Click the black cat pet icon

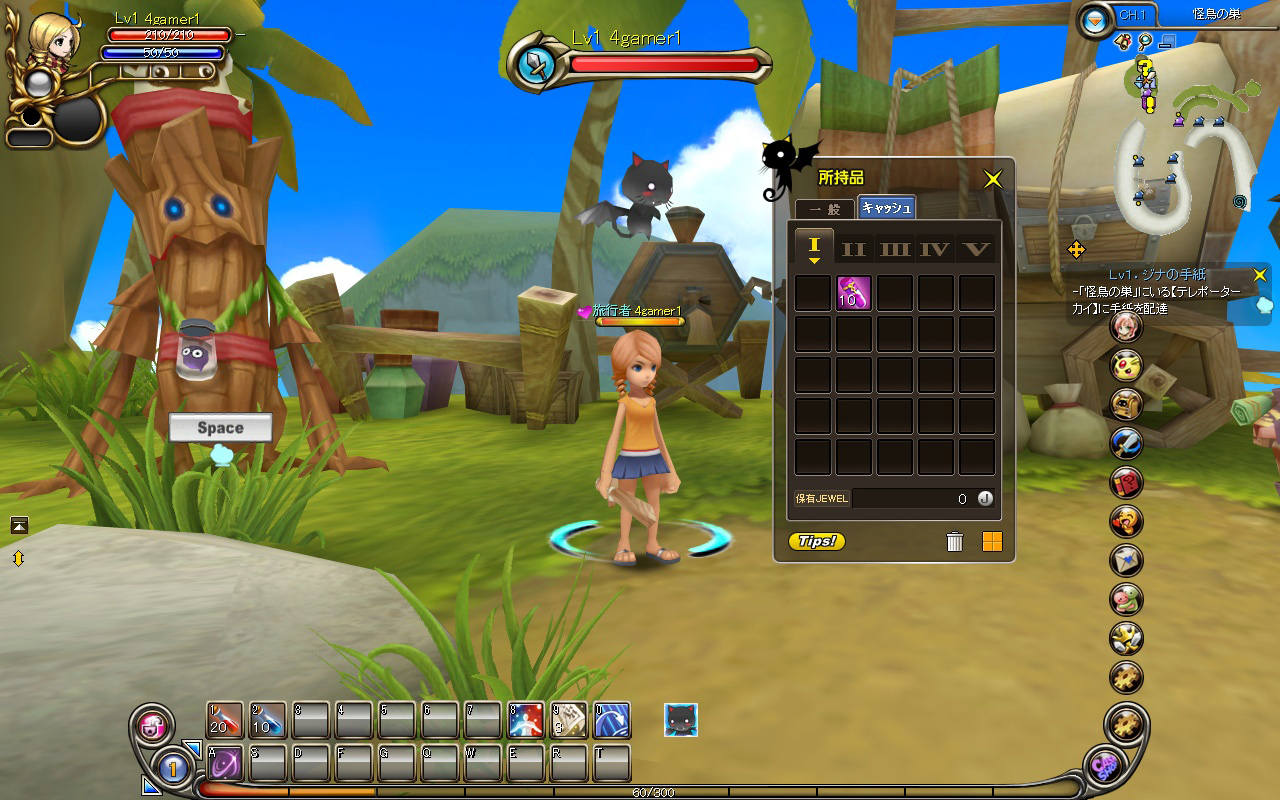coord(681,720)
